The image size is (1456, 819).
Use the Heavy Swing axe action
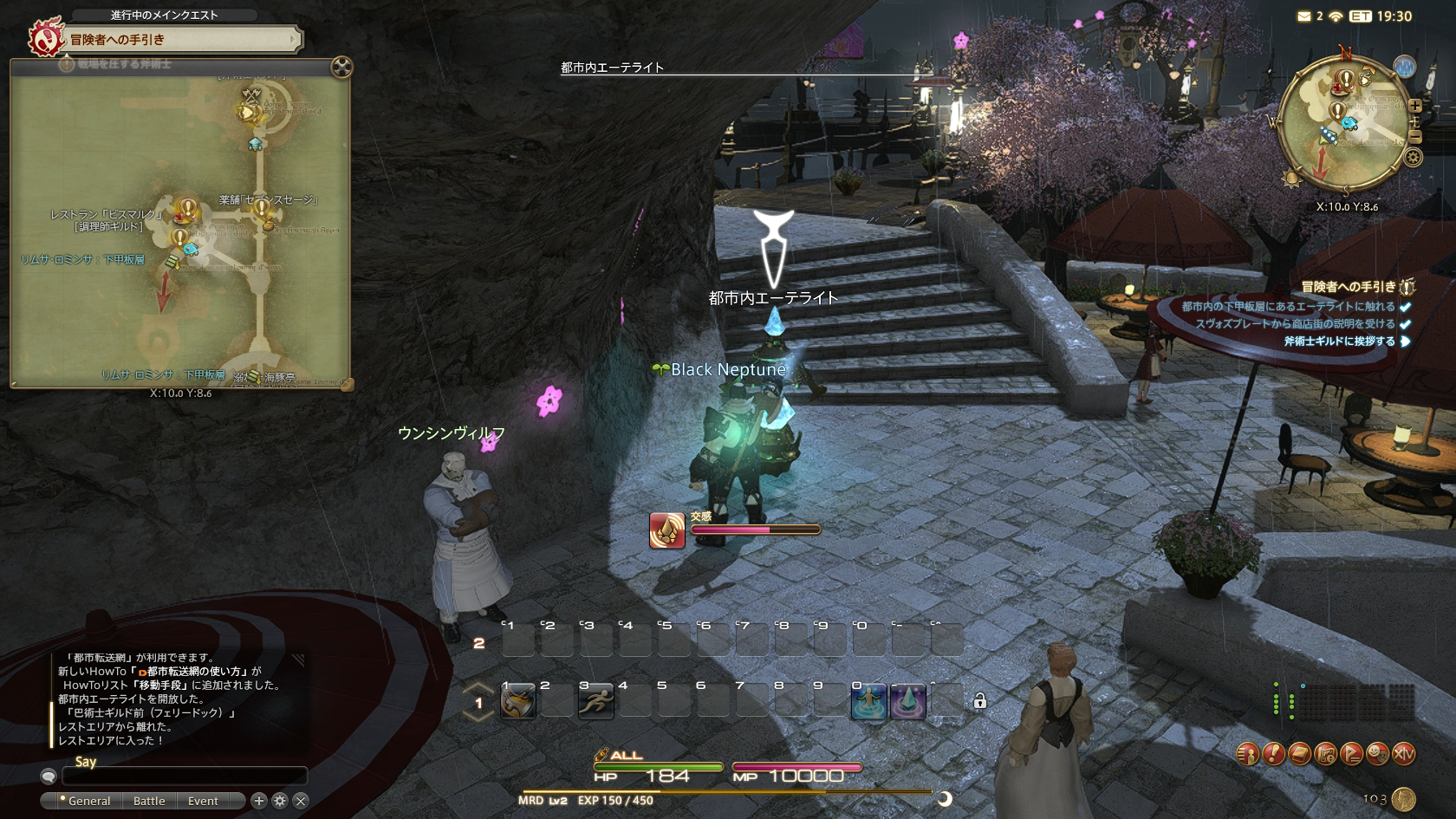(518, 701)
